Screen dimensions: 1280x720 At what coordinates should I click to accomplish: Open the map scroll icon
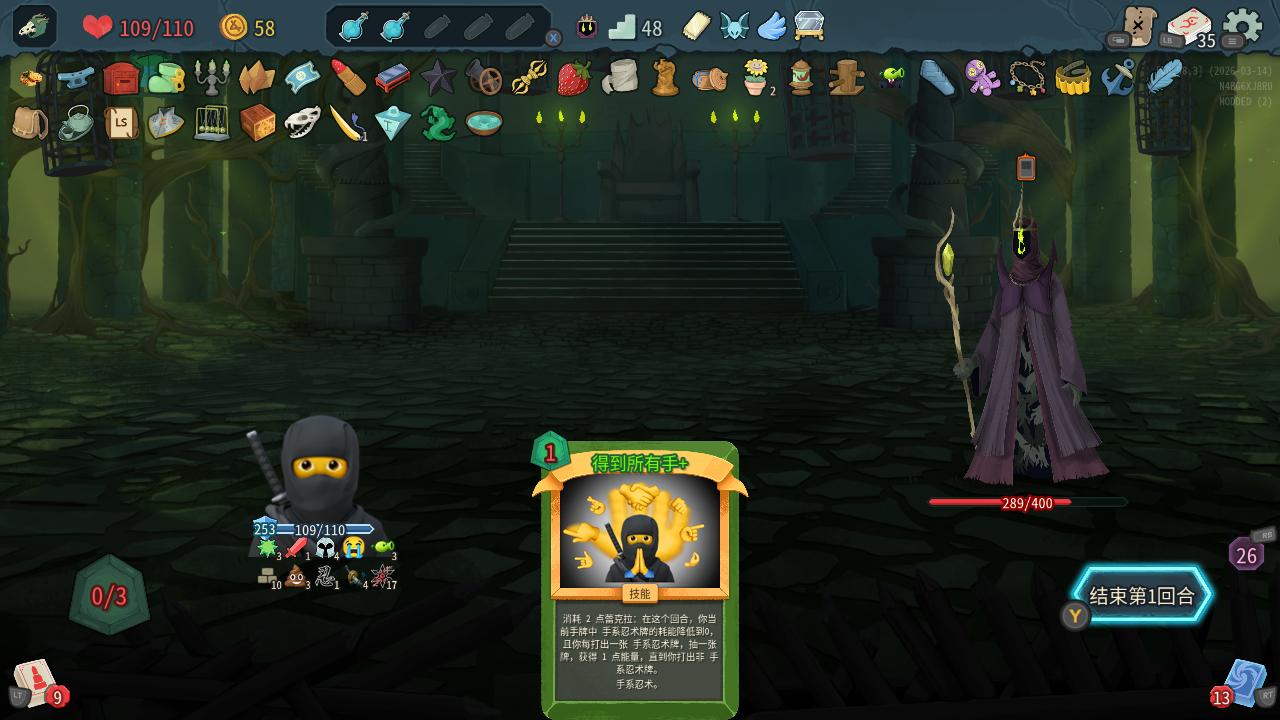click(1137, 25)
